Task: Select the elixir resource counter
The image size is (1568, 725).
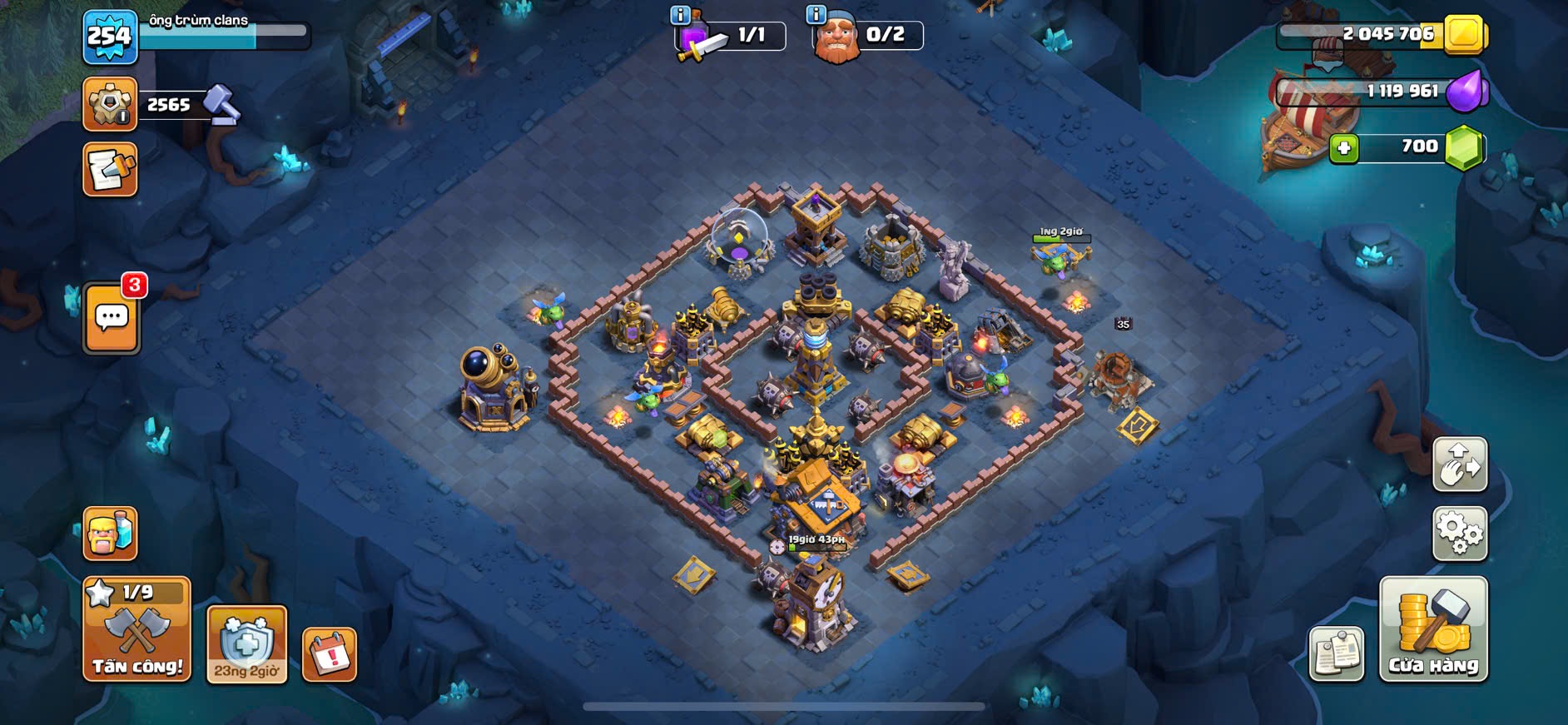Action: click(1382, 92)
